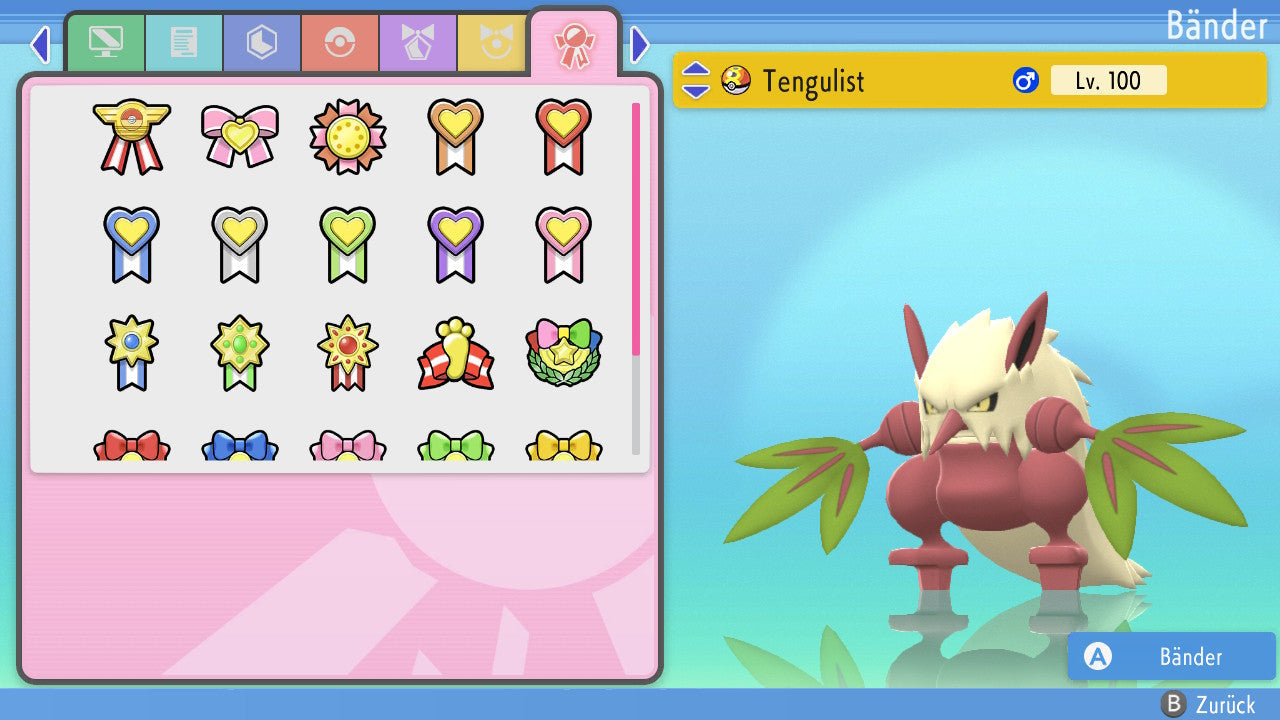The height and width of the screenshot is (720, 1280).
Task: Go to next page with right arrow
Action: pos(640,44)
